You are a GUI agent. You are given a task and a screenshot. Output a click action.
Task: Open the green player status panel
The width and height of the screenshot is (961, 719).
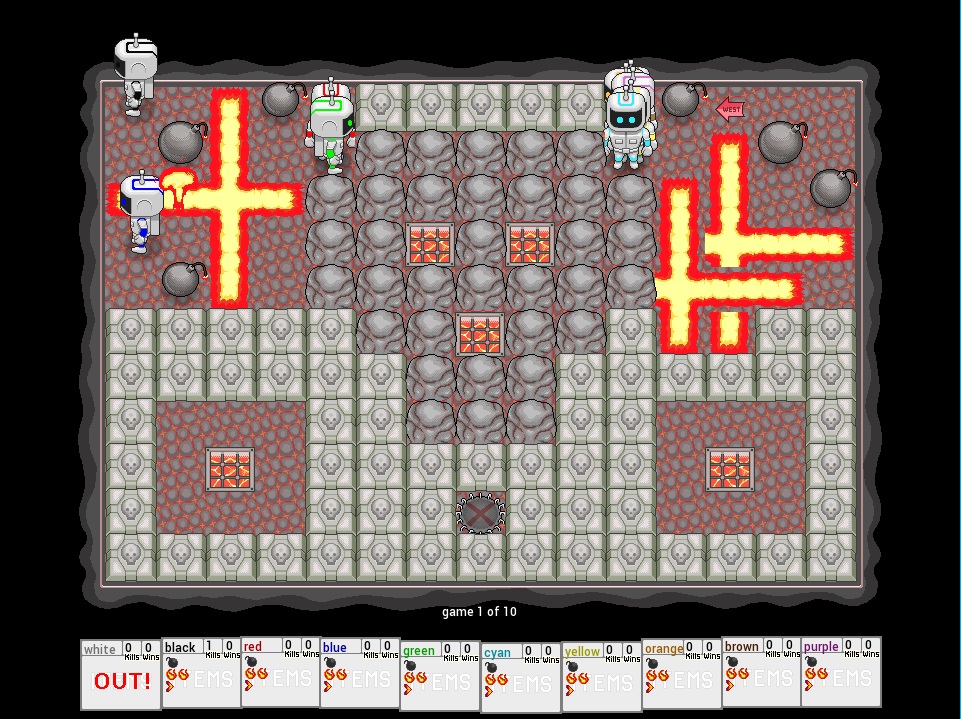tap(441, 676)
